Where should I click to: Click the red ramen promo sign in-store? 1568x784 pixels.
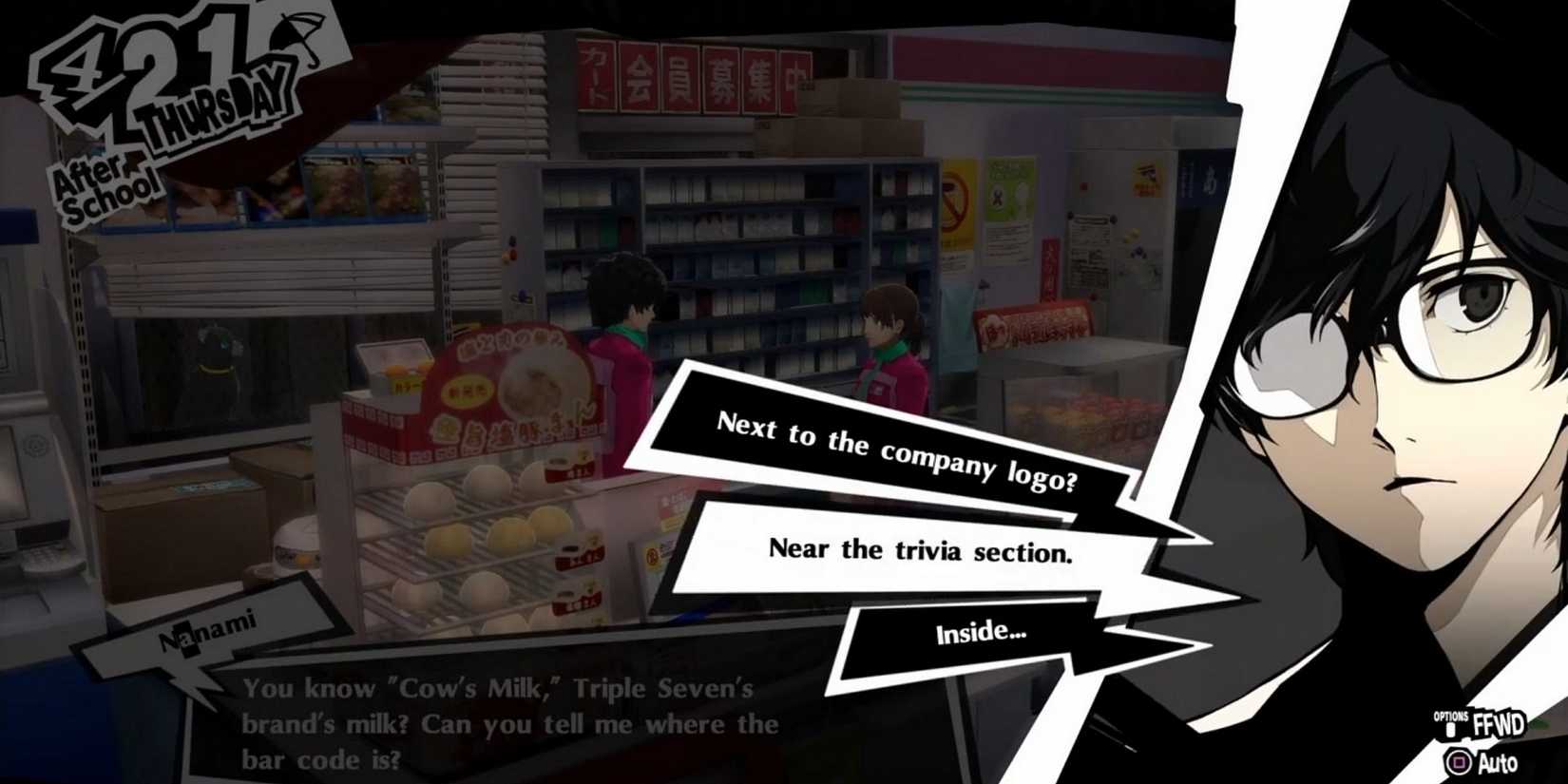coord(513,390)
